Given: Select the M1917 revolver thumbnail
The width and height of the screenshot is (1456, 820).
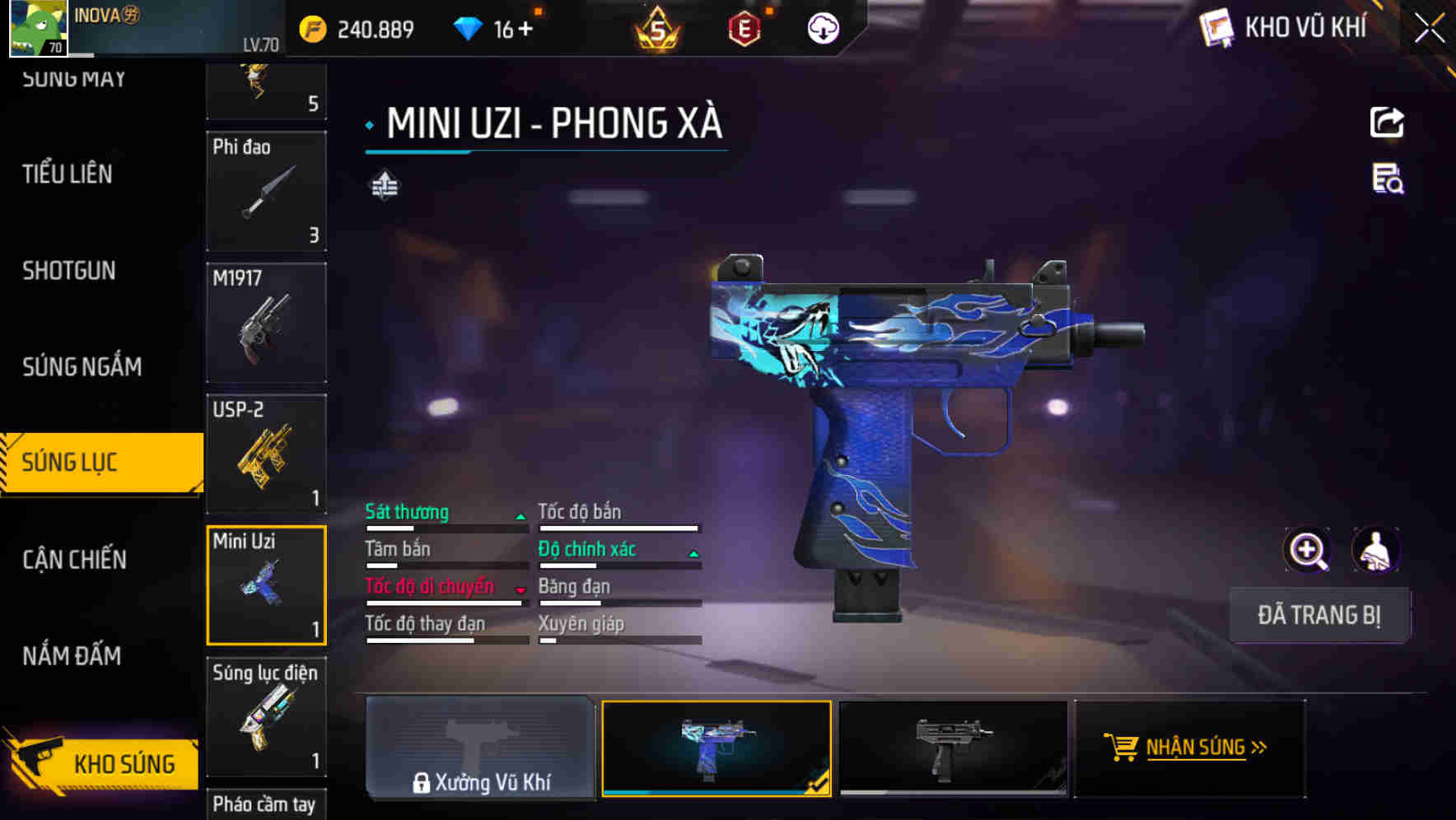Looking at the screenshot, I should [265, 323].
